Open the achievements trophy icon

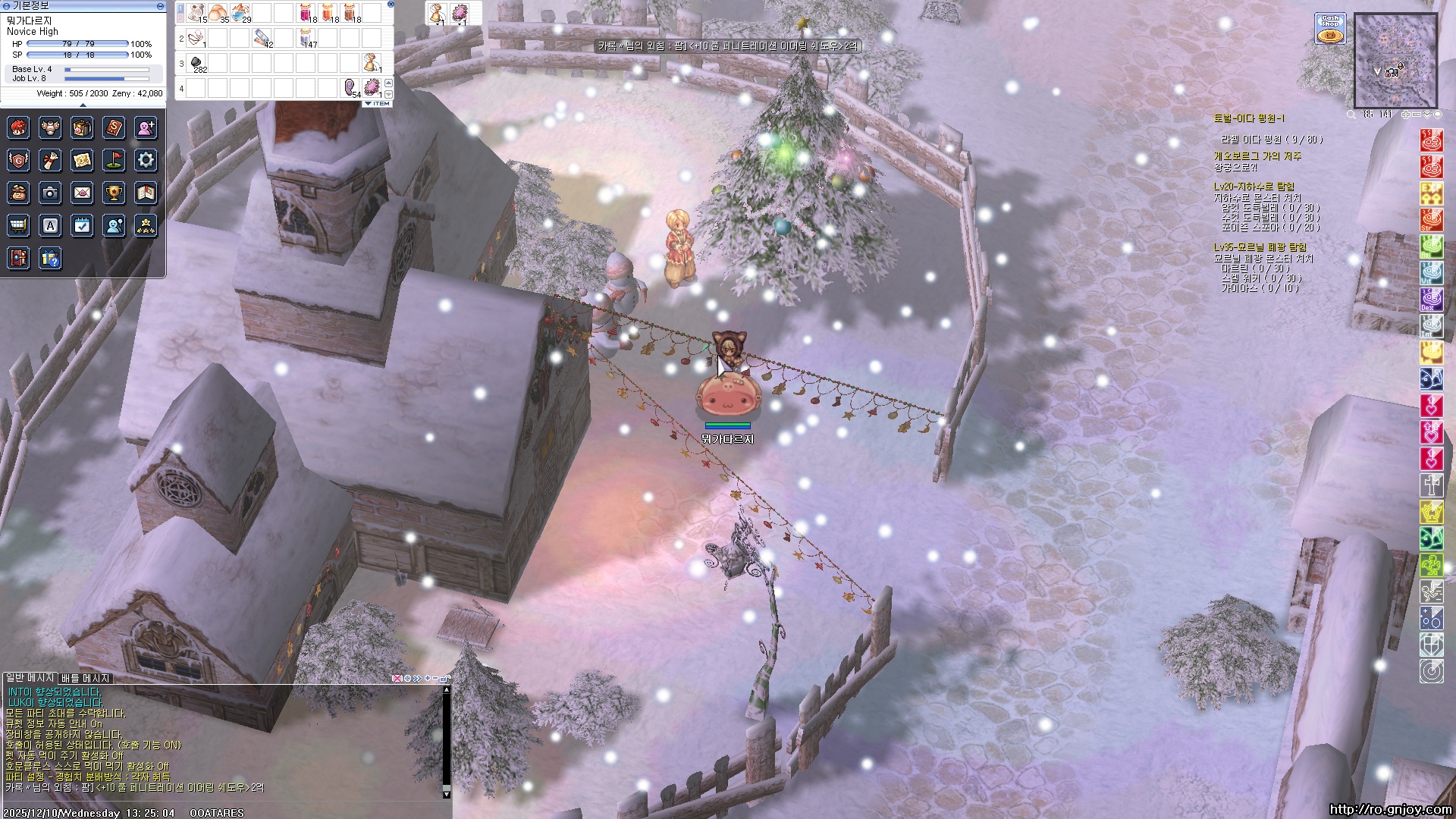114,193
